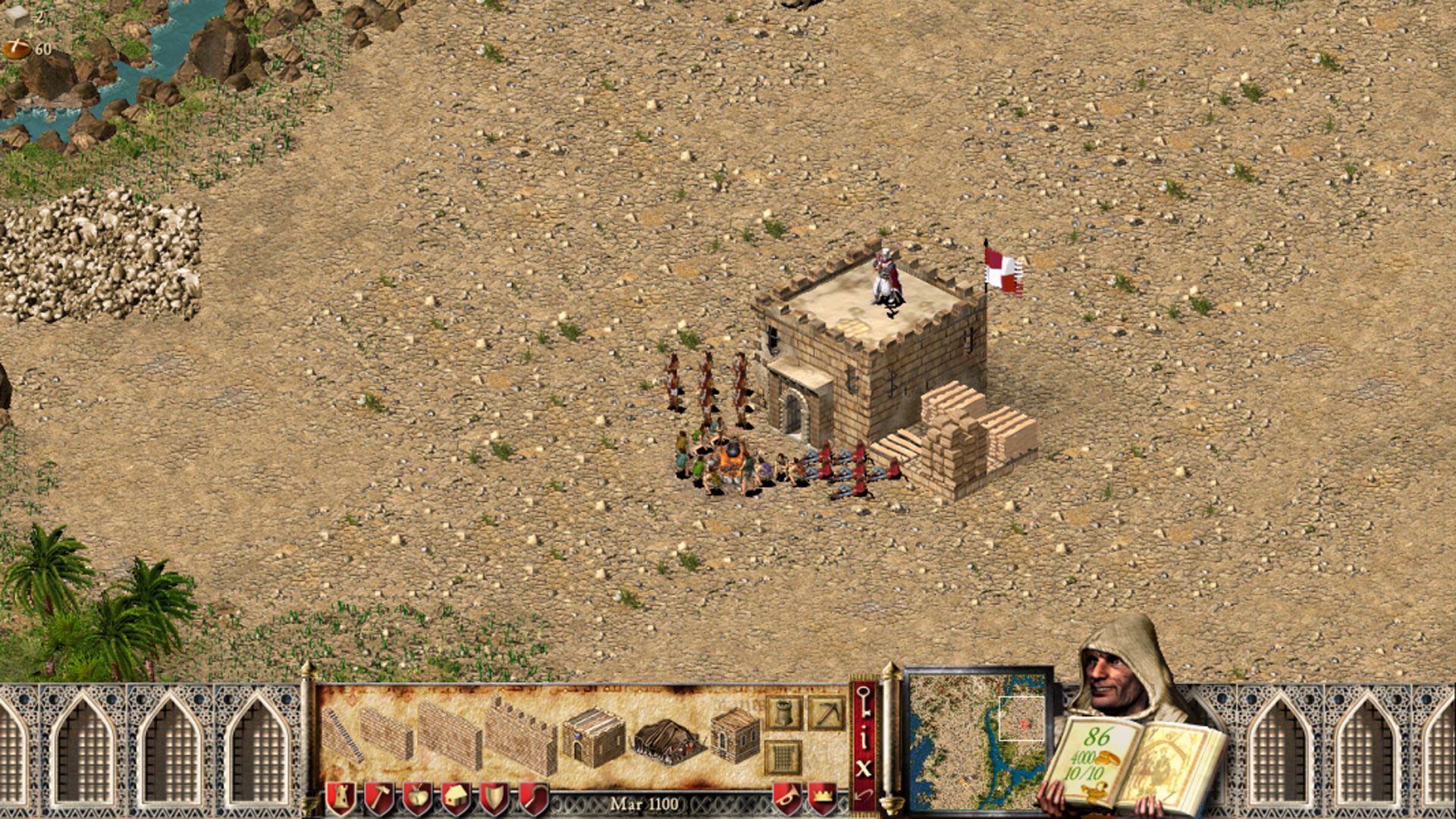Screen dimensions: 1456x819
Task: Open the weapons shield category
Action: [x=494, y=798]
